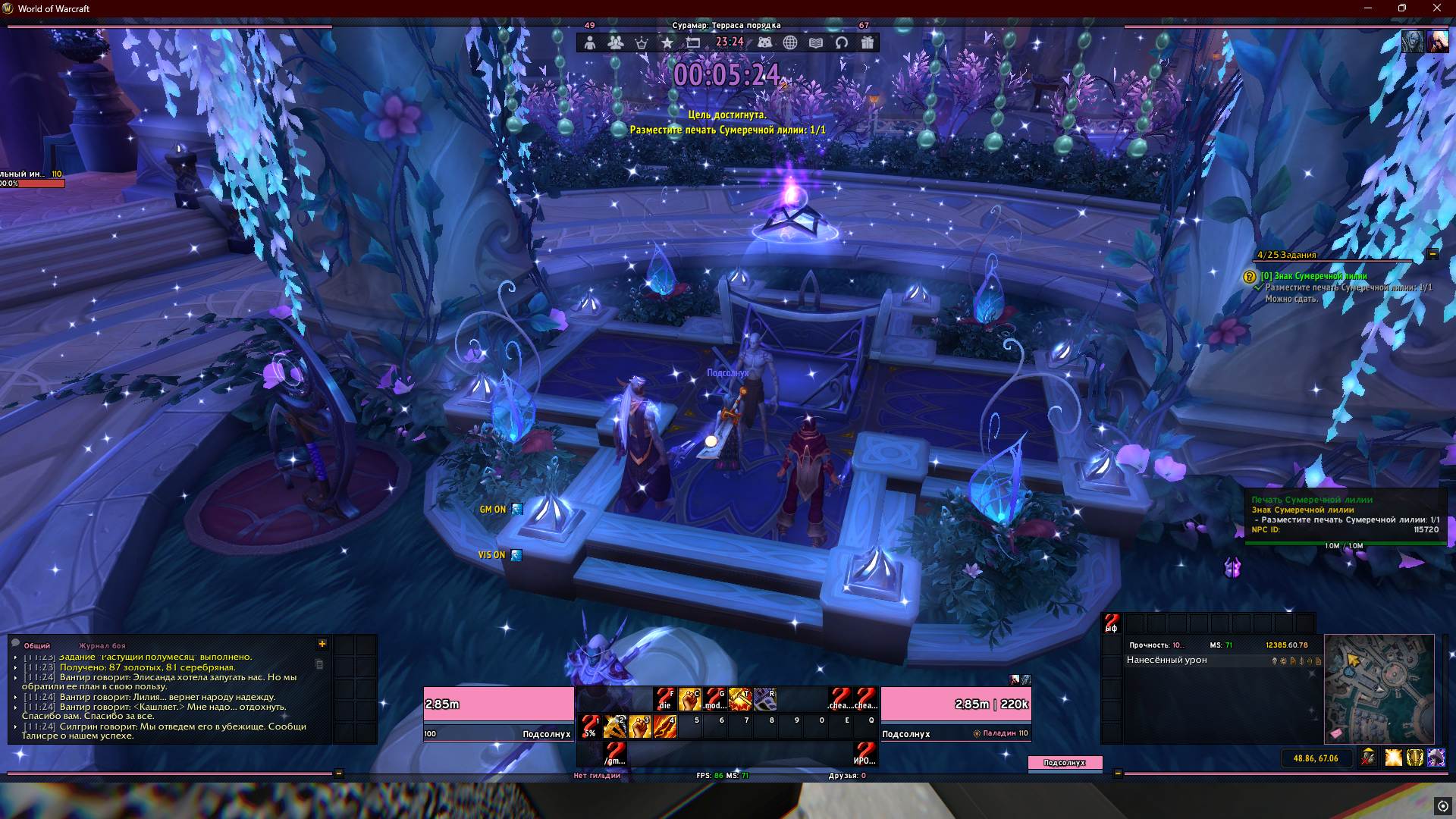The image size is (1456, 819).
Task: Click the gift box icon in the top bar
Action: pos(868,42)
